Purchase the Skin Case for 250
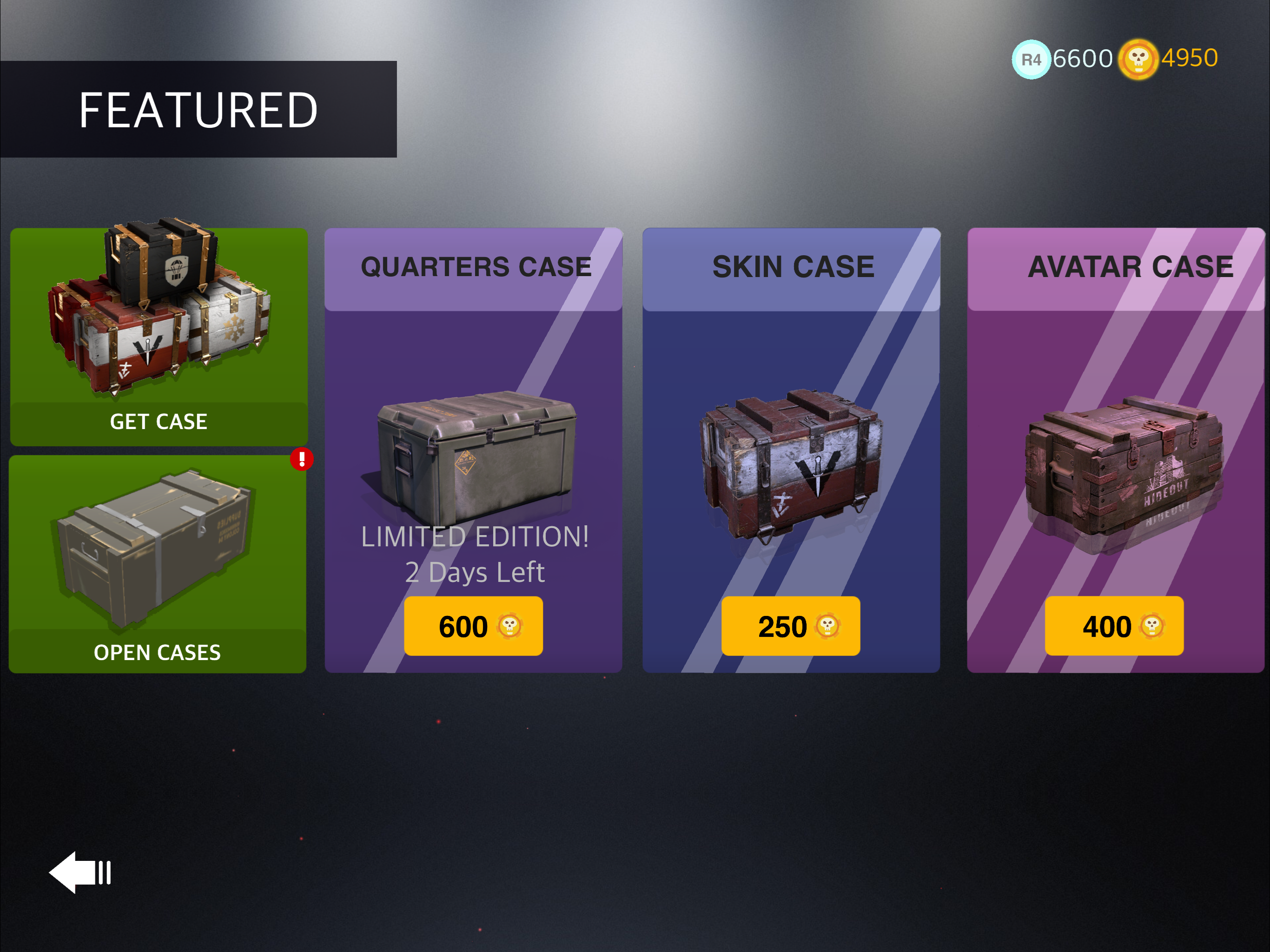The height and width of the screenshot is (952, 1270). [790, 626]
